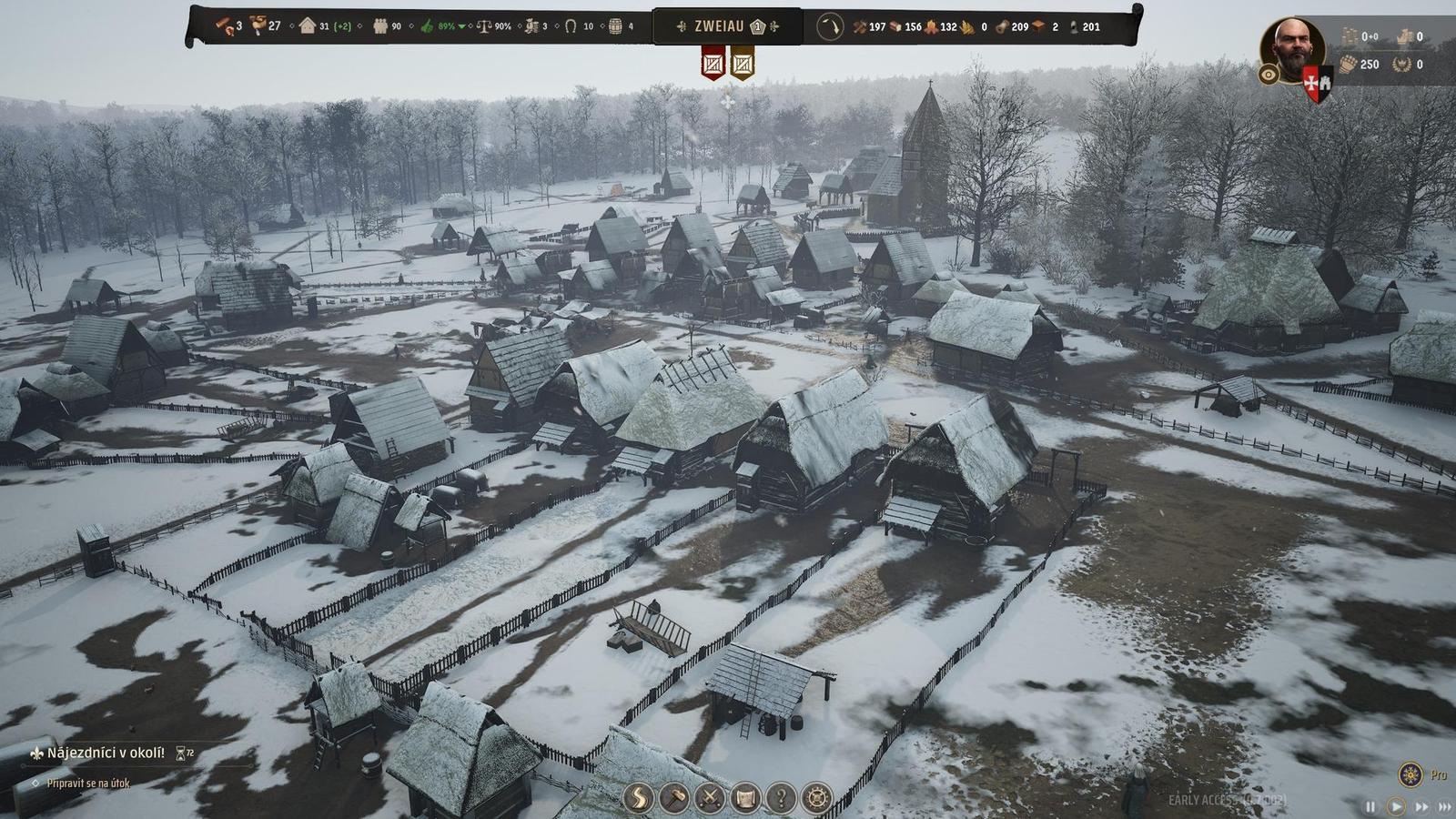Pause the game with the pause button

coord(1370,805)
